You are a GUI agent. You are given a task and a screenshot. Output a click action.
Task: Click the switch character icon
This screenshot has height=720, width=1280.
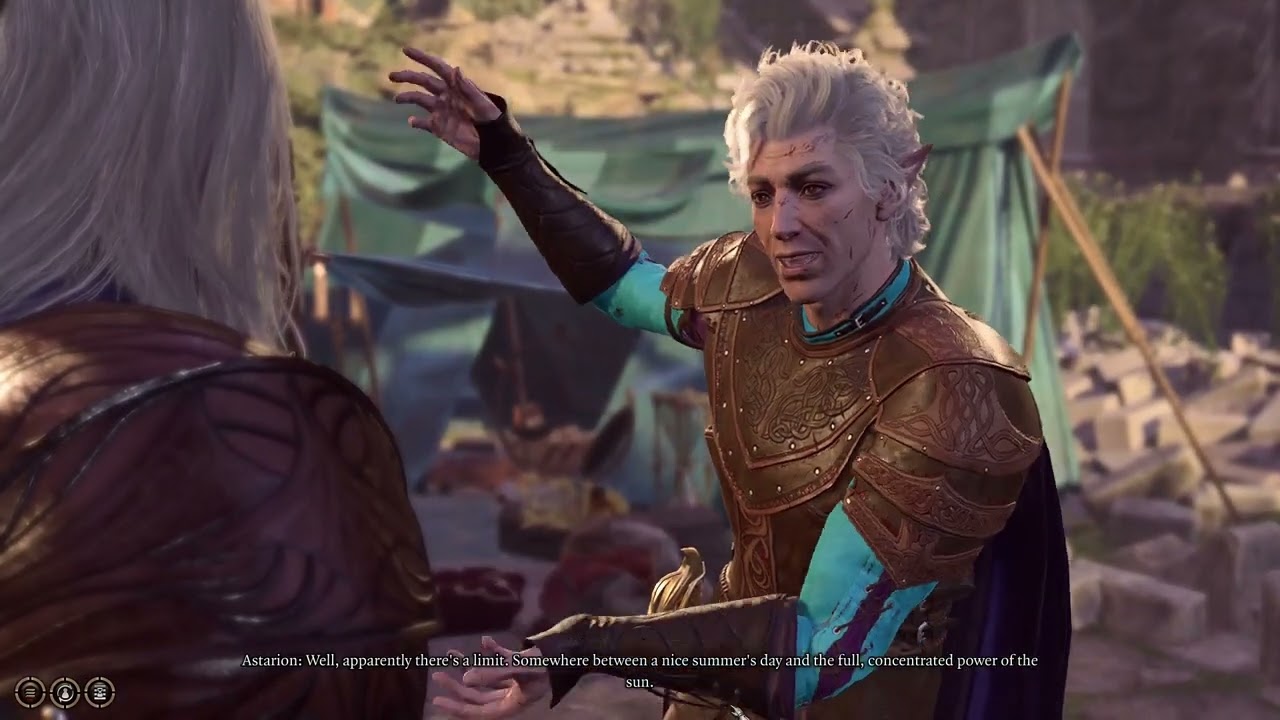coord(65,691)
